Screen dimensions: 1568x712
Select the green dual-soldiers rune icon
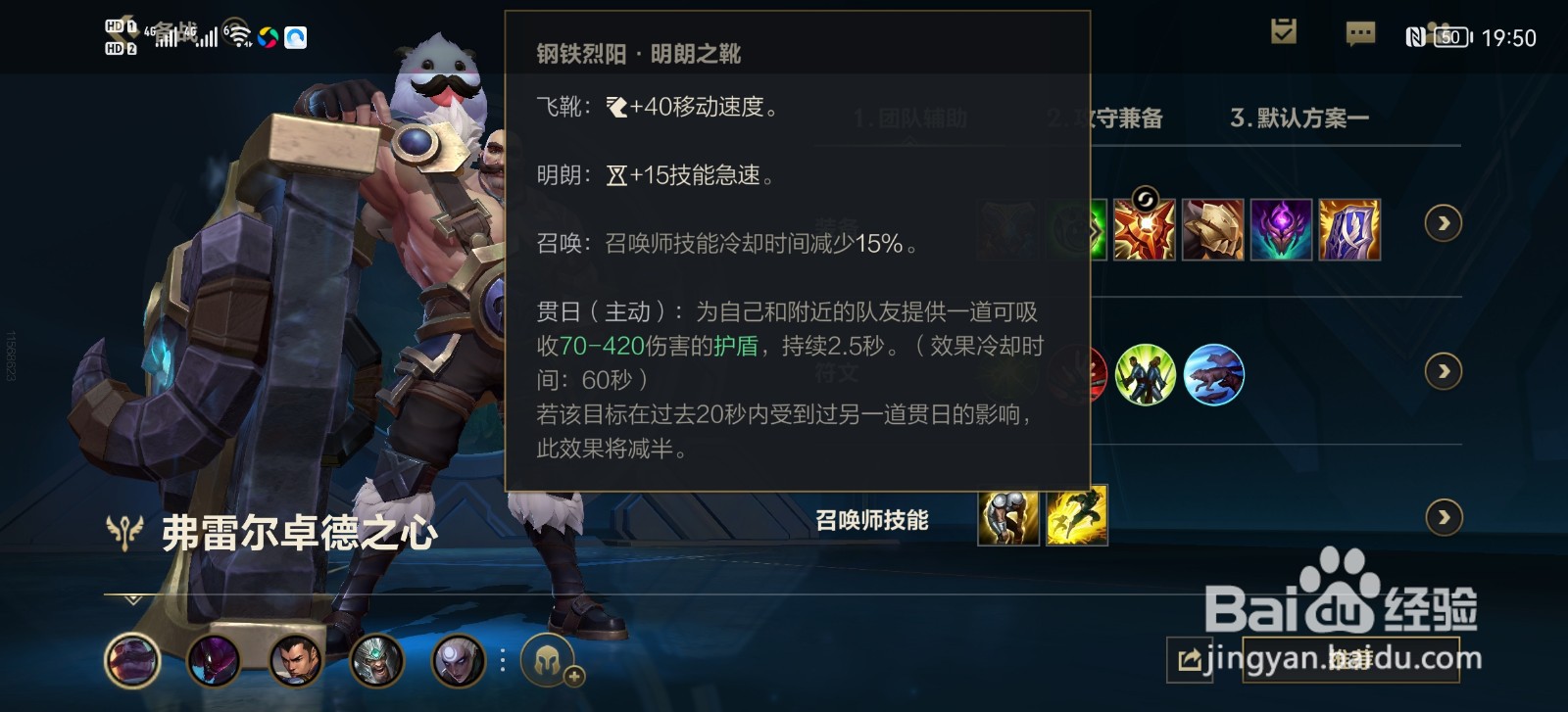[1146, 374]
